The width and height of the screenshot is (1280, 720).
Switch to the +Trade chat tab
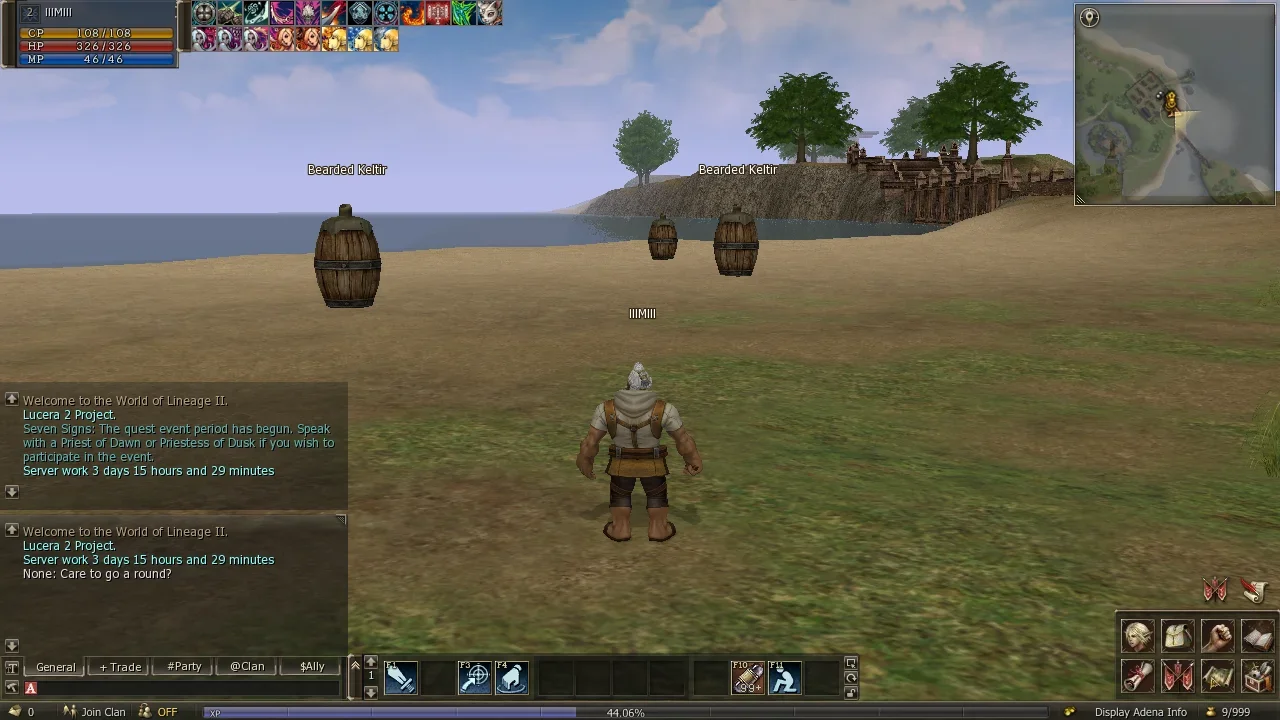coord(120,667)
